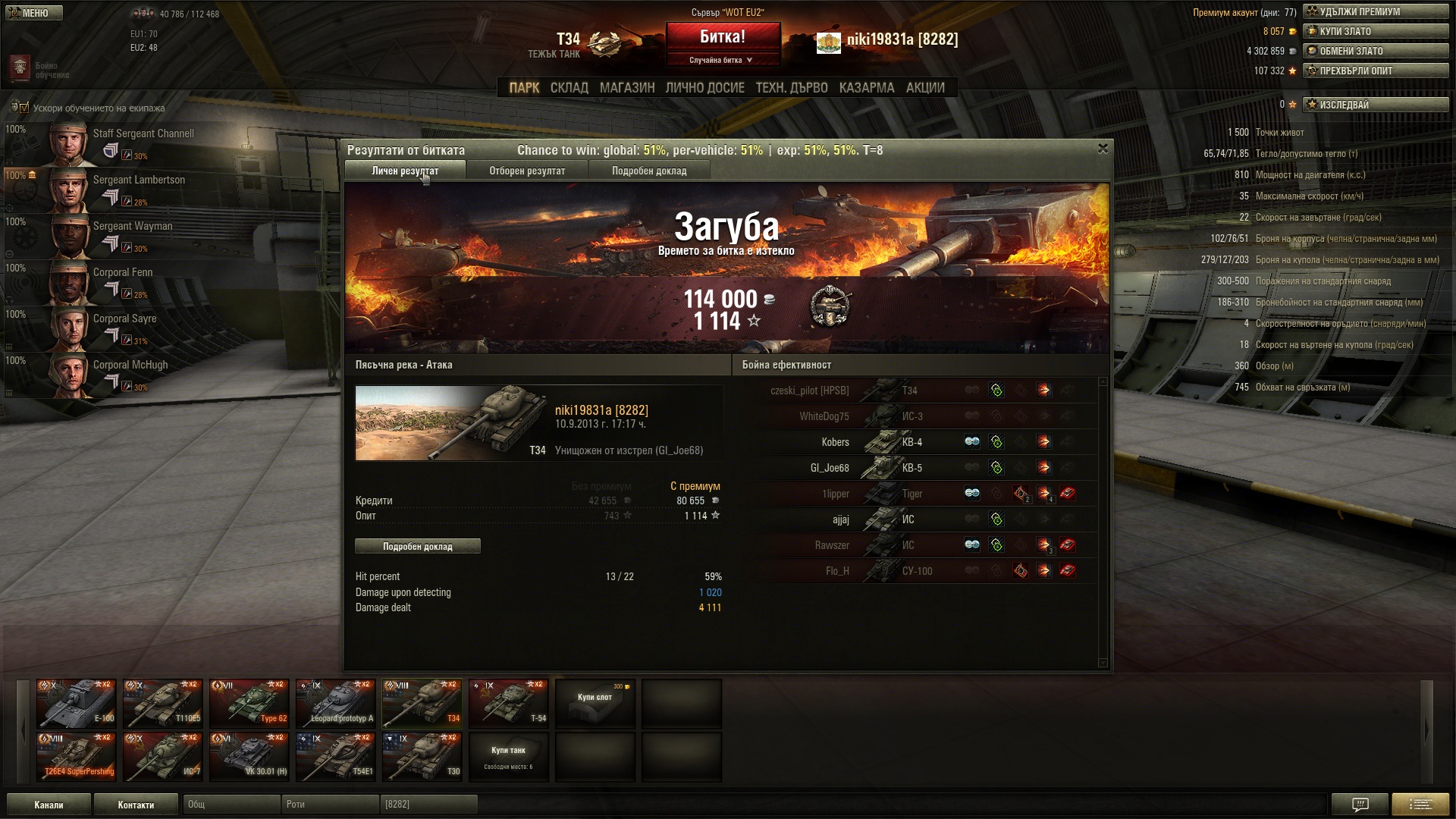
Task: Close the battle results window
Action: (x=1103, y=149)
